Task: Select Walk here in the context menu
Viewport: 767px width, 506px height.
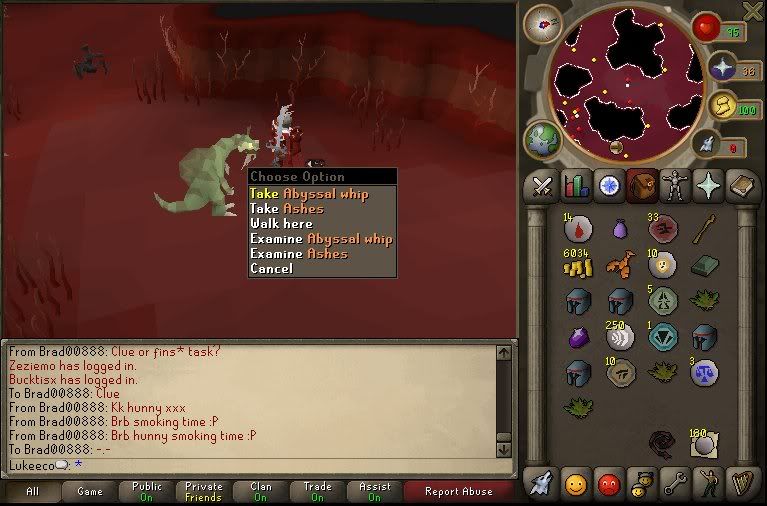Action: [x=281, y=223]
